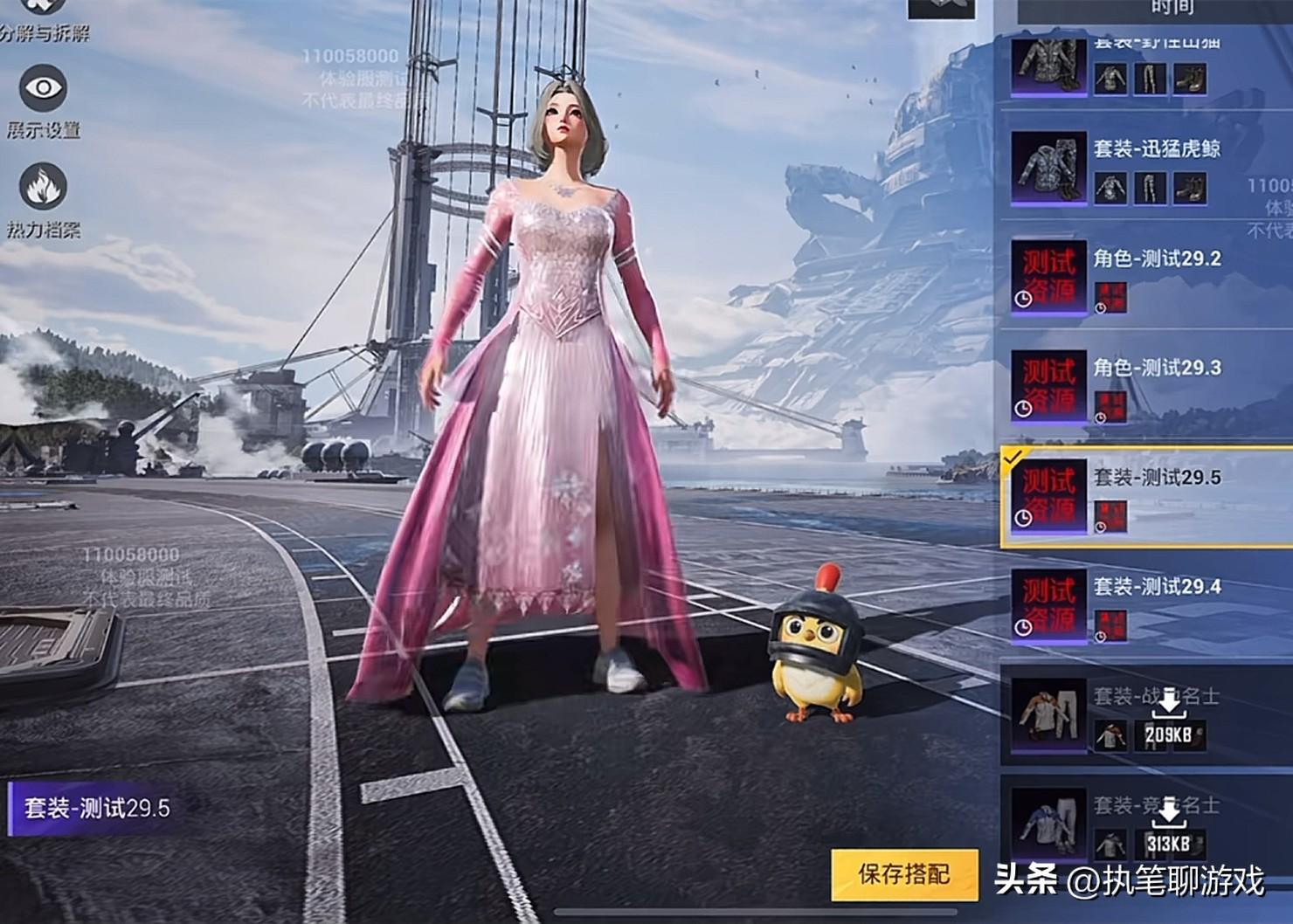Select the highlighted 套装-测试29.5 outfit
The height and width of the screenshot is (924, 1293).
pyautogui.click(x=1144, y=497)
